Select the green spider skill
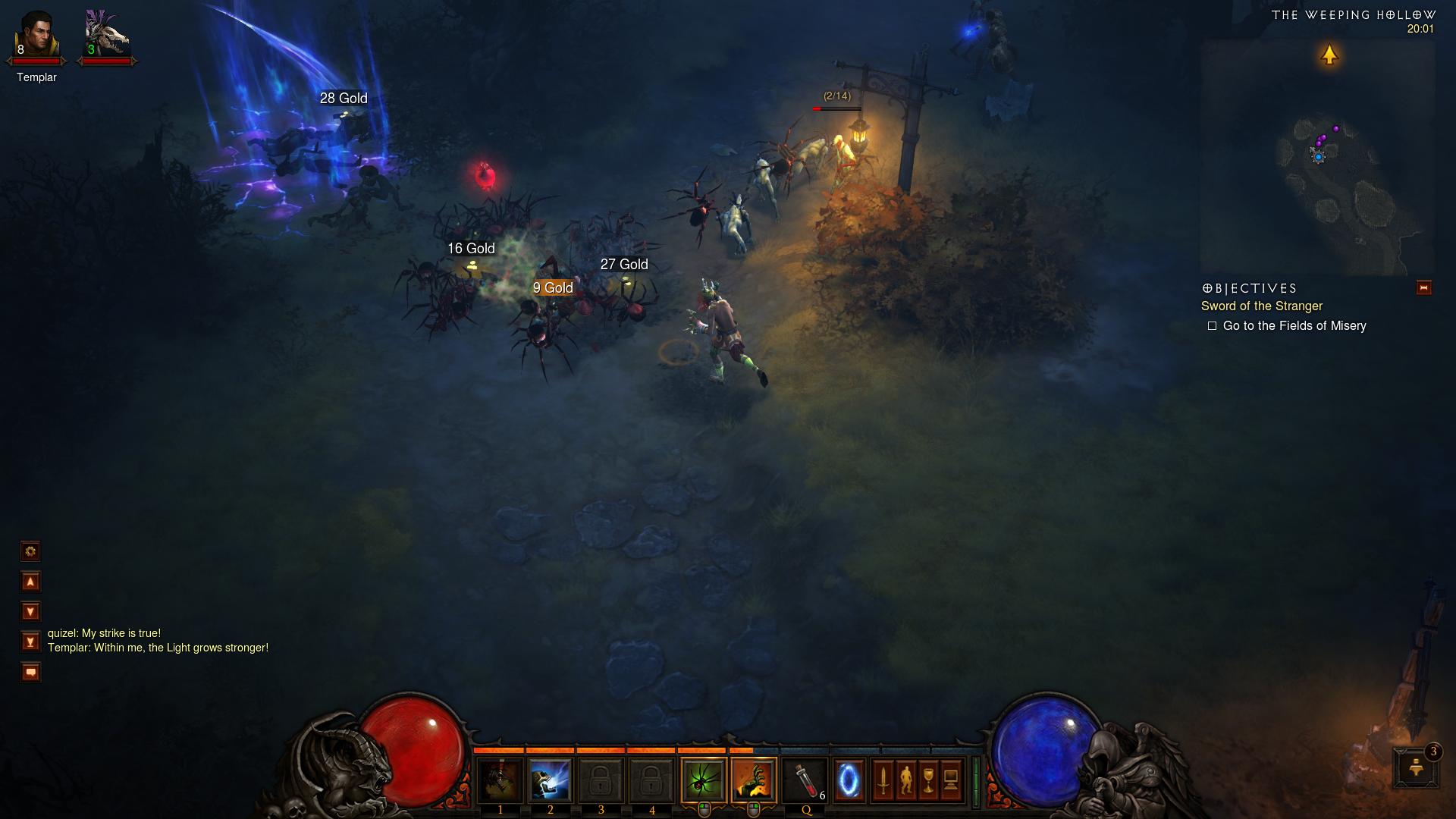 pyautogui.click(x=704, y=780)
